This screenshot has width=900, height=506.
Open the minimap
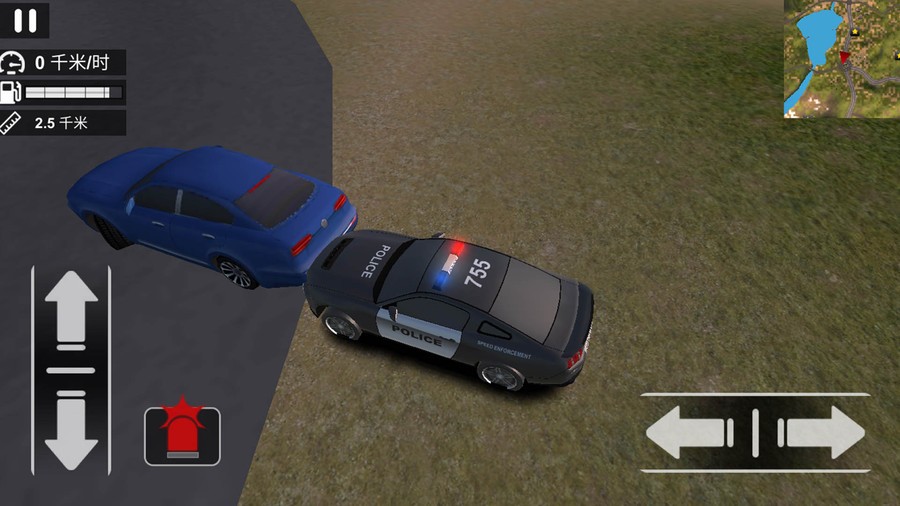pyautogui.click(x=841, y=59)
